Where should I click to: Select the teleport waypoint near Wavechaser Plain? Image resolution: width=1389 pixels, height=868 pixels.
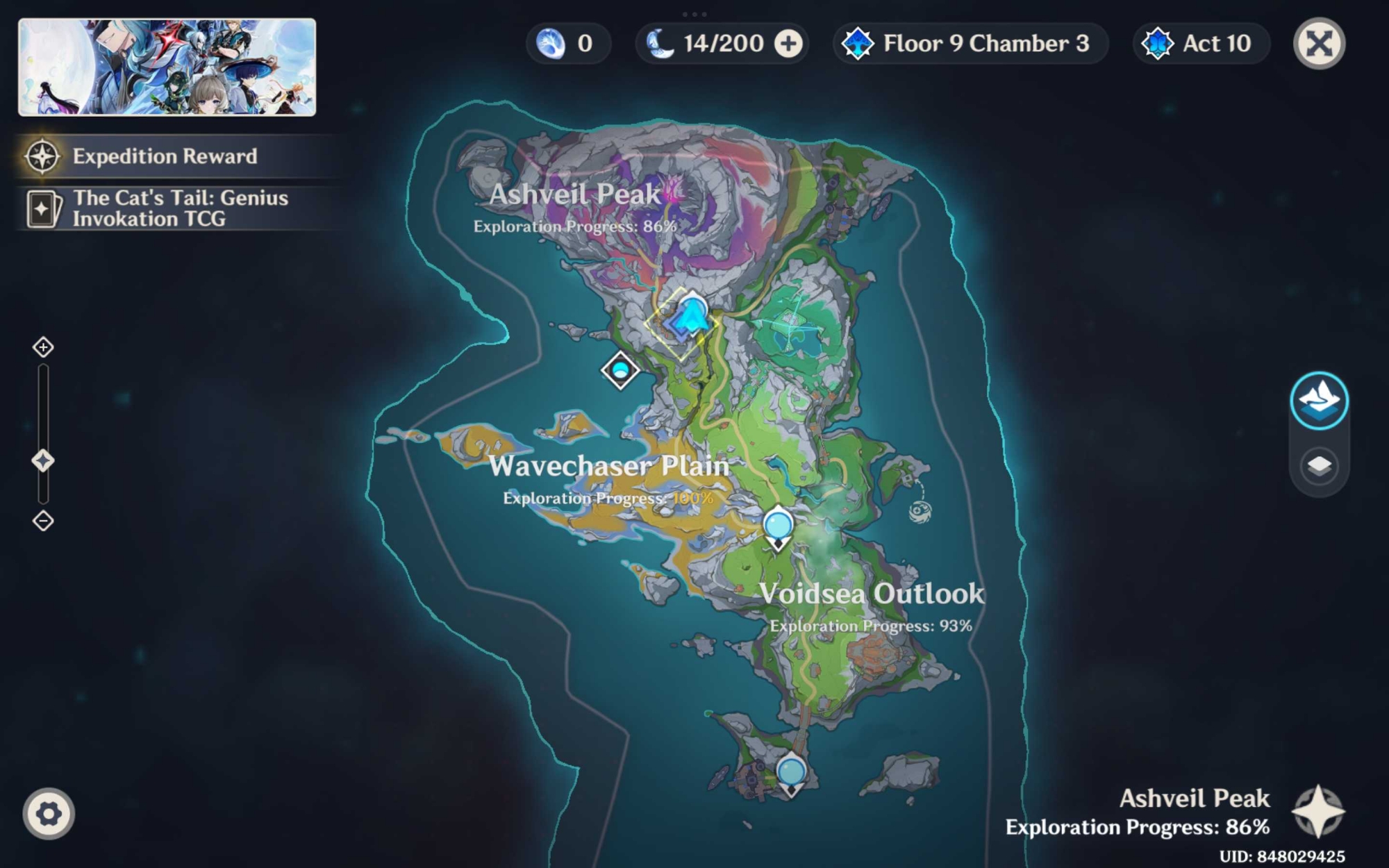pos(778,526)
